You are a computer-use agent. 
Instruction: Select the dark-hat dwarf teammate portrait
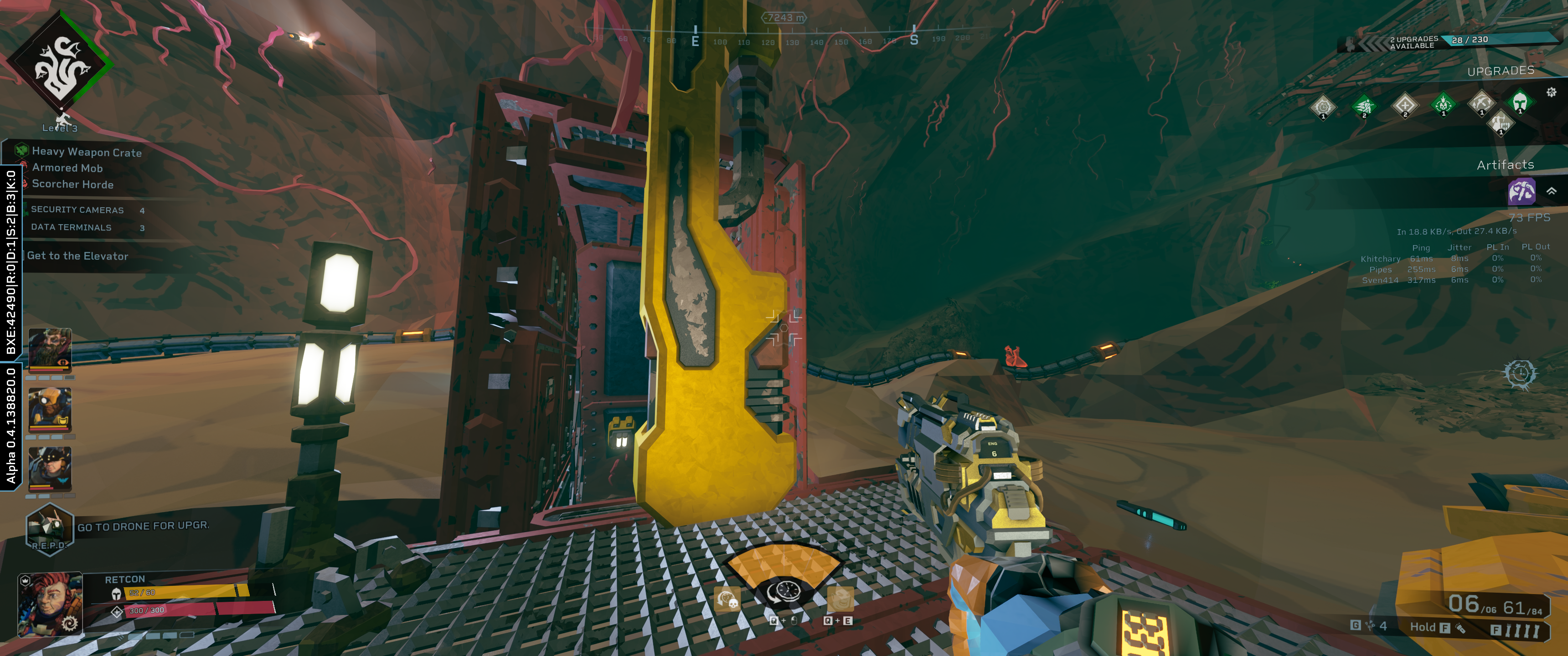pos(50,469)
